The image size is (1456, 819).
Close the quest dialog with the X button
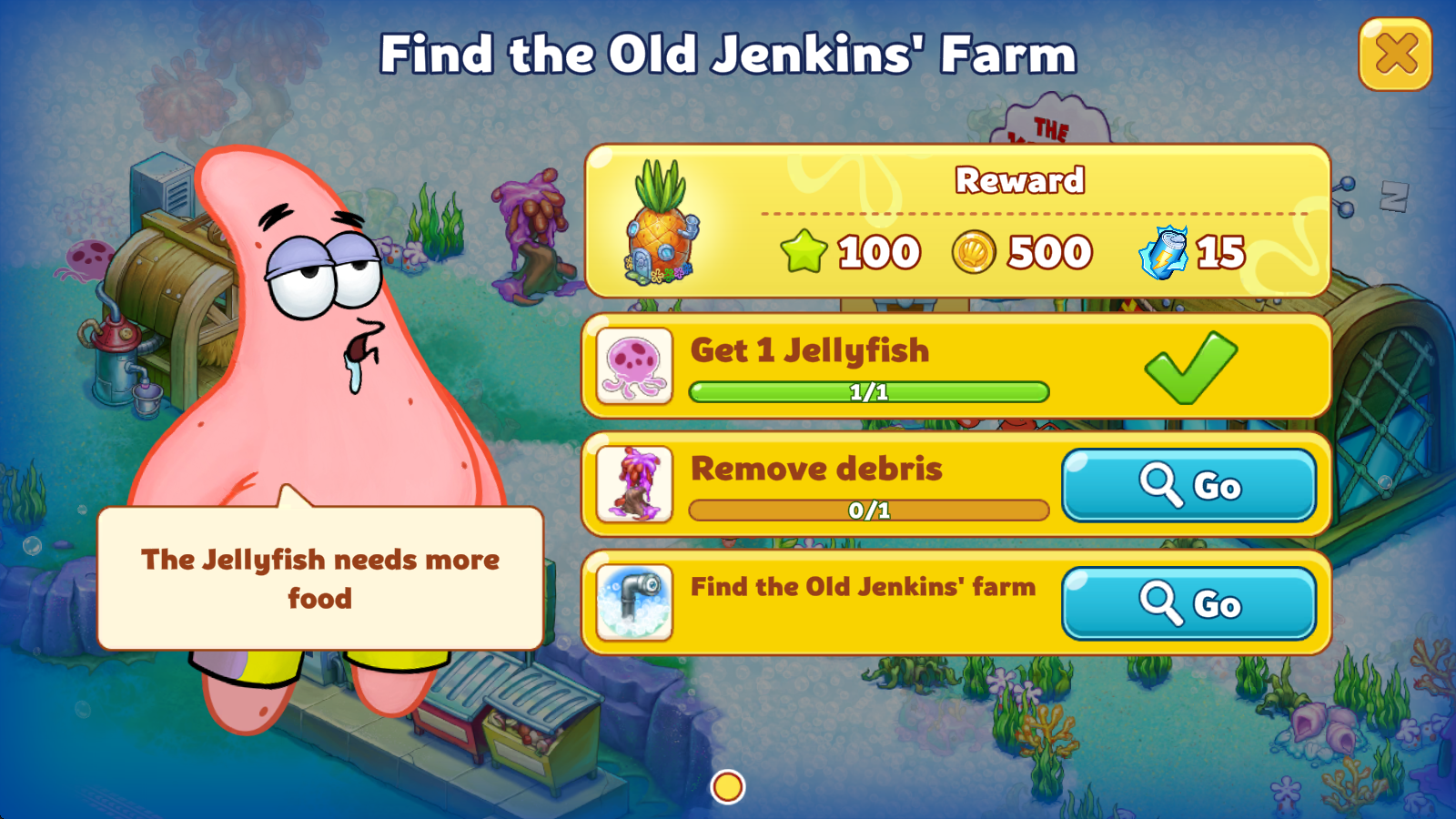click(1395, 55)
